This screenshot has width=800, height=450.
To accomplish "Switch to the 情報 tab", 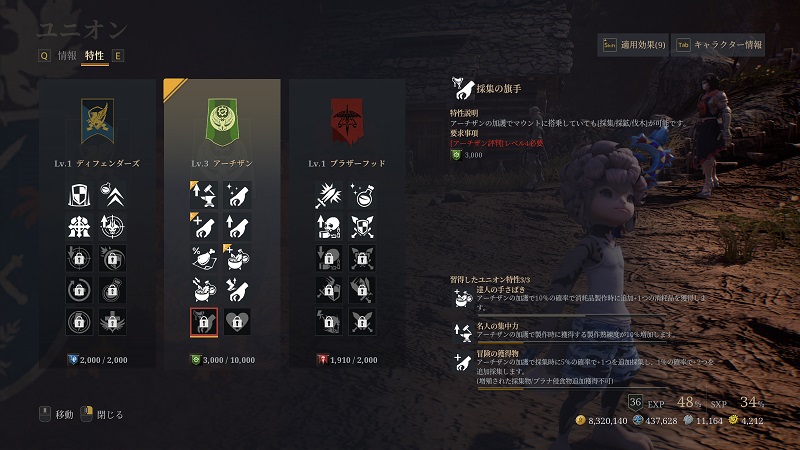I will [x=67, y=56].
